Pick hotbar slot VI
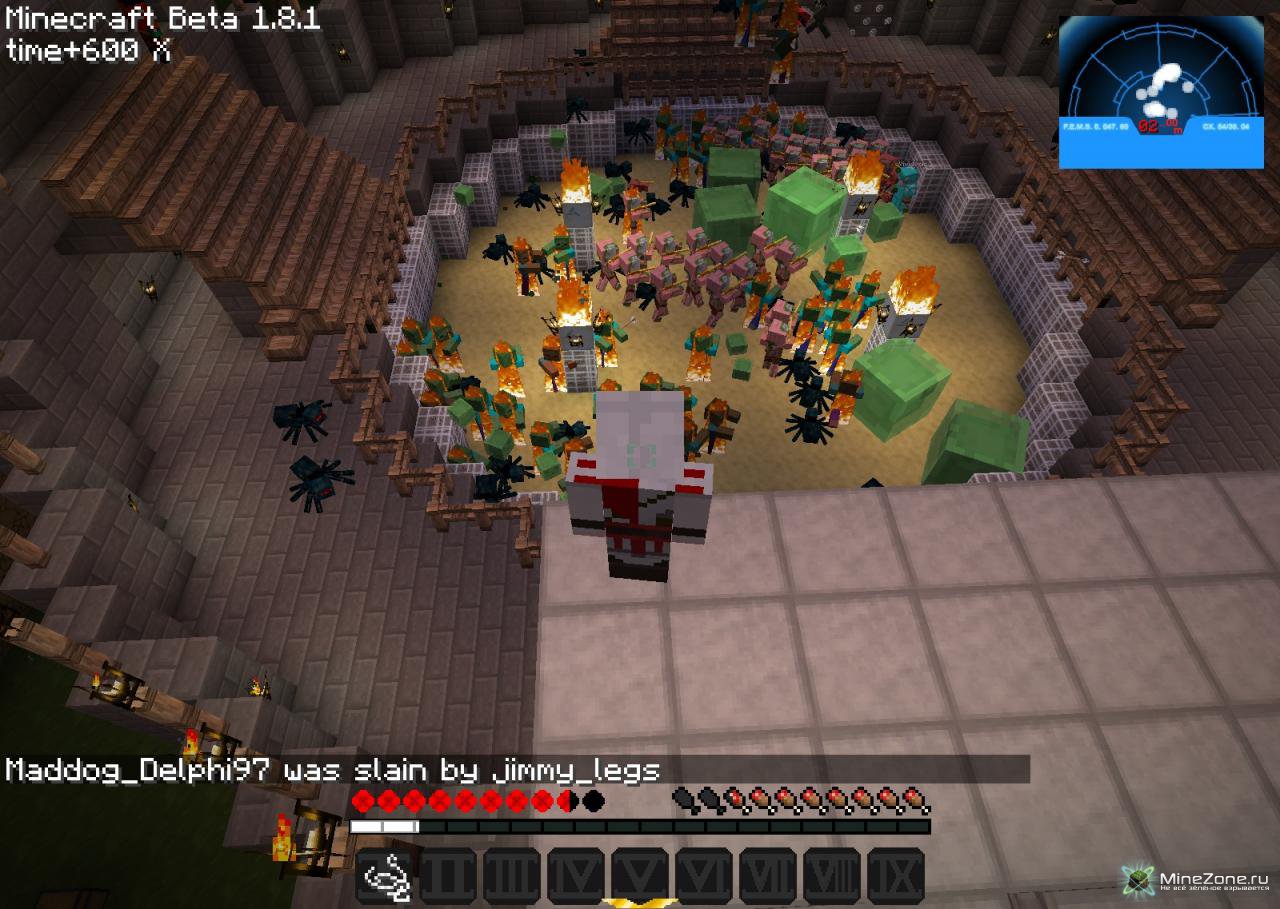 pos(704,875)
